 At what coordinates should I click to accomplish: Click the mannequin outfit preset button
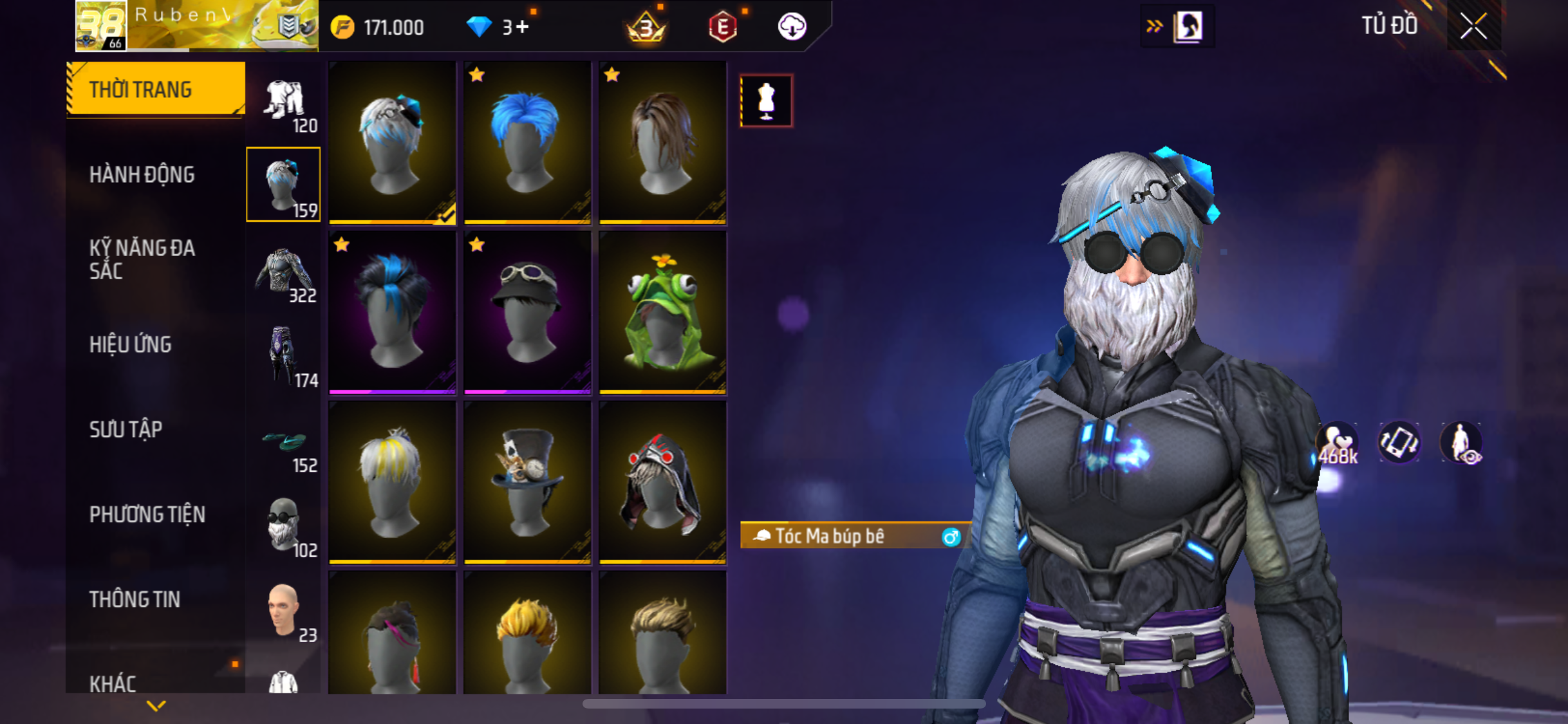click(x=766, y=101)
